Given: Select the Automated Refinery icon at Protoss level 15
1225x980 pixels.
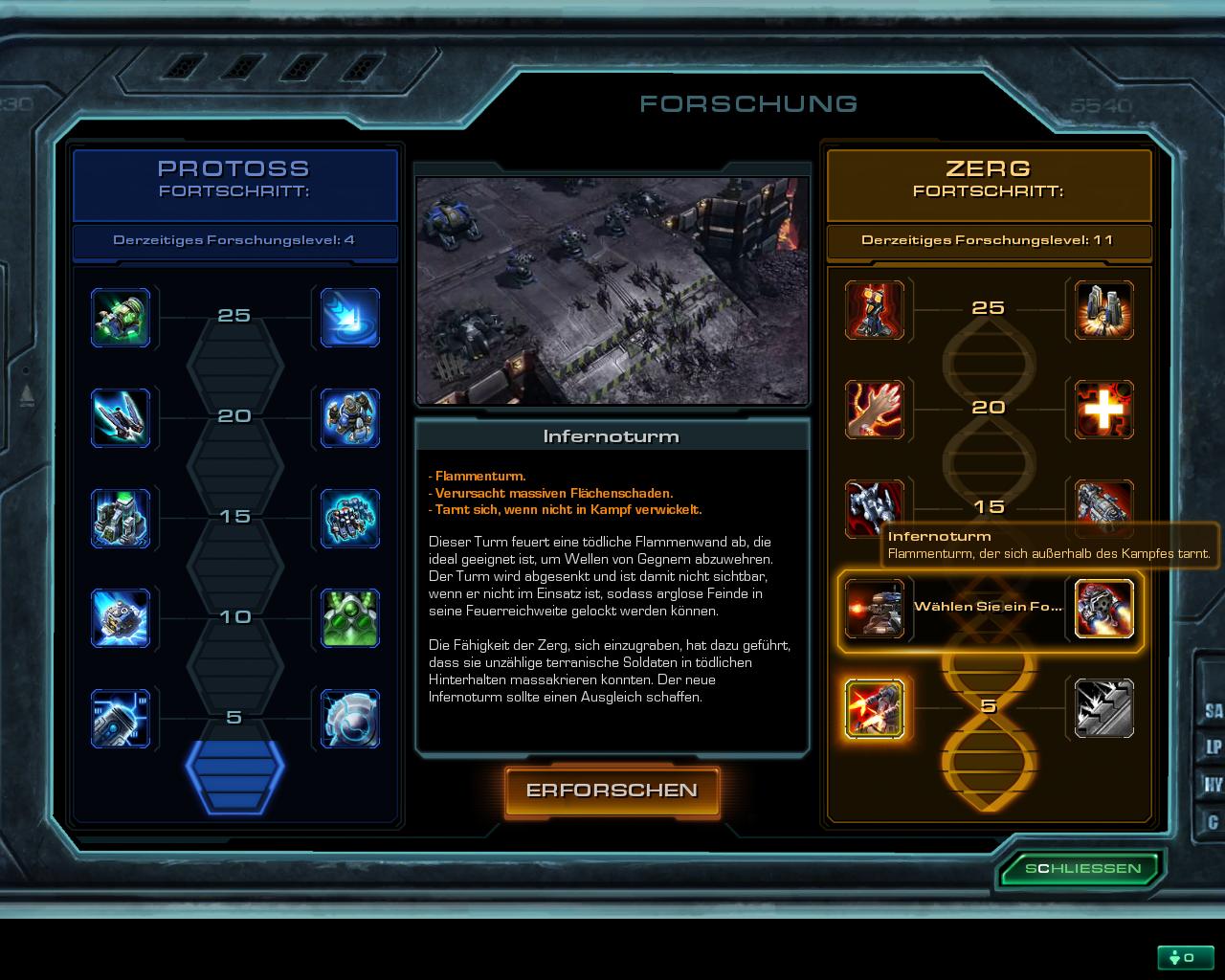Looking at the screenshot, I should tap(122, 519).
